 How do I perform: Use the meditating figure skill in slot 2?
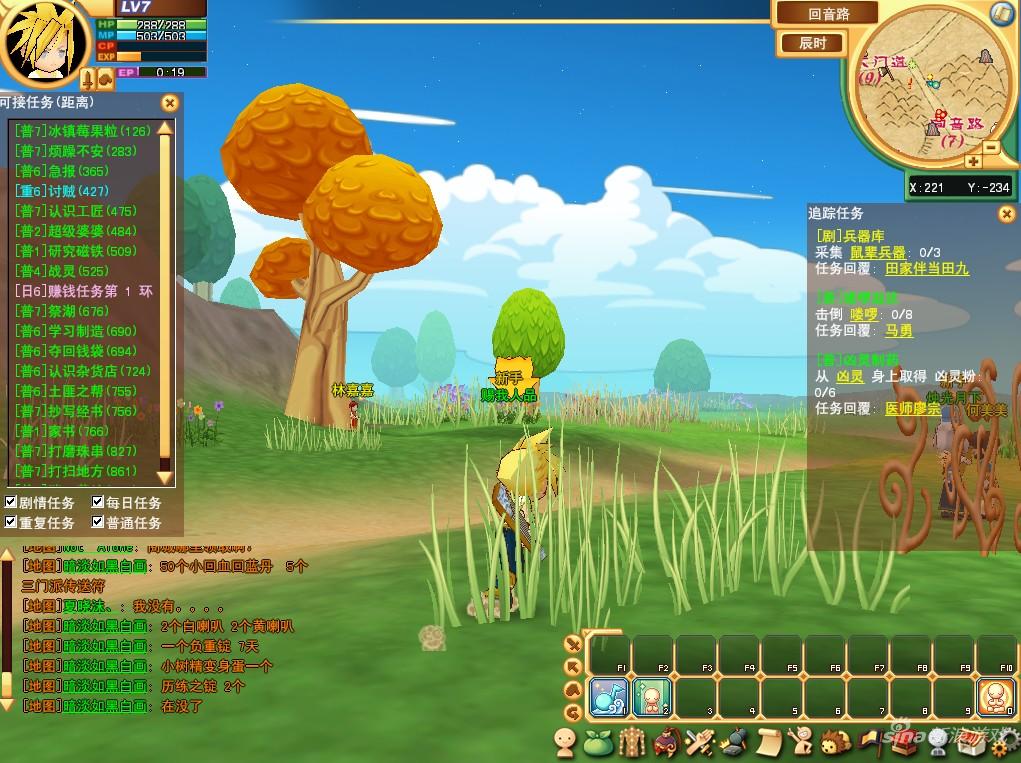coord(651,697)
